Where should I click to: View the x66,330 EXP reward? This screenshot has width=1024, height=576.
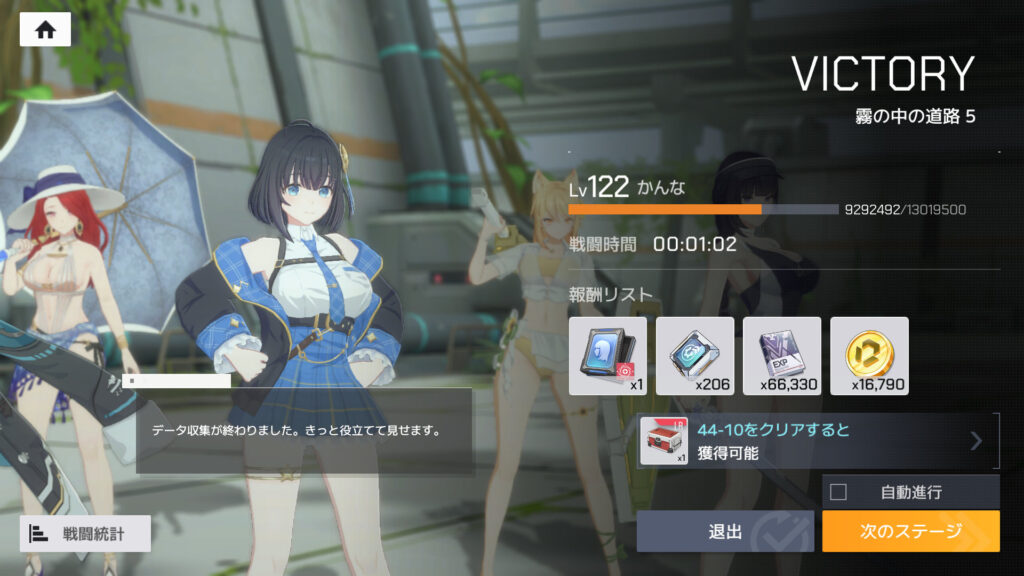[x=782, y=355]
